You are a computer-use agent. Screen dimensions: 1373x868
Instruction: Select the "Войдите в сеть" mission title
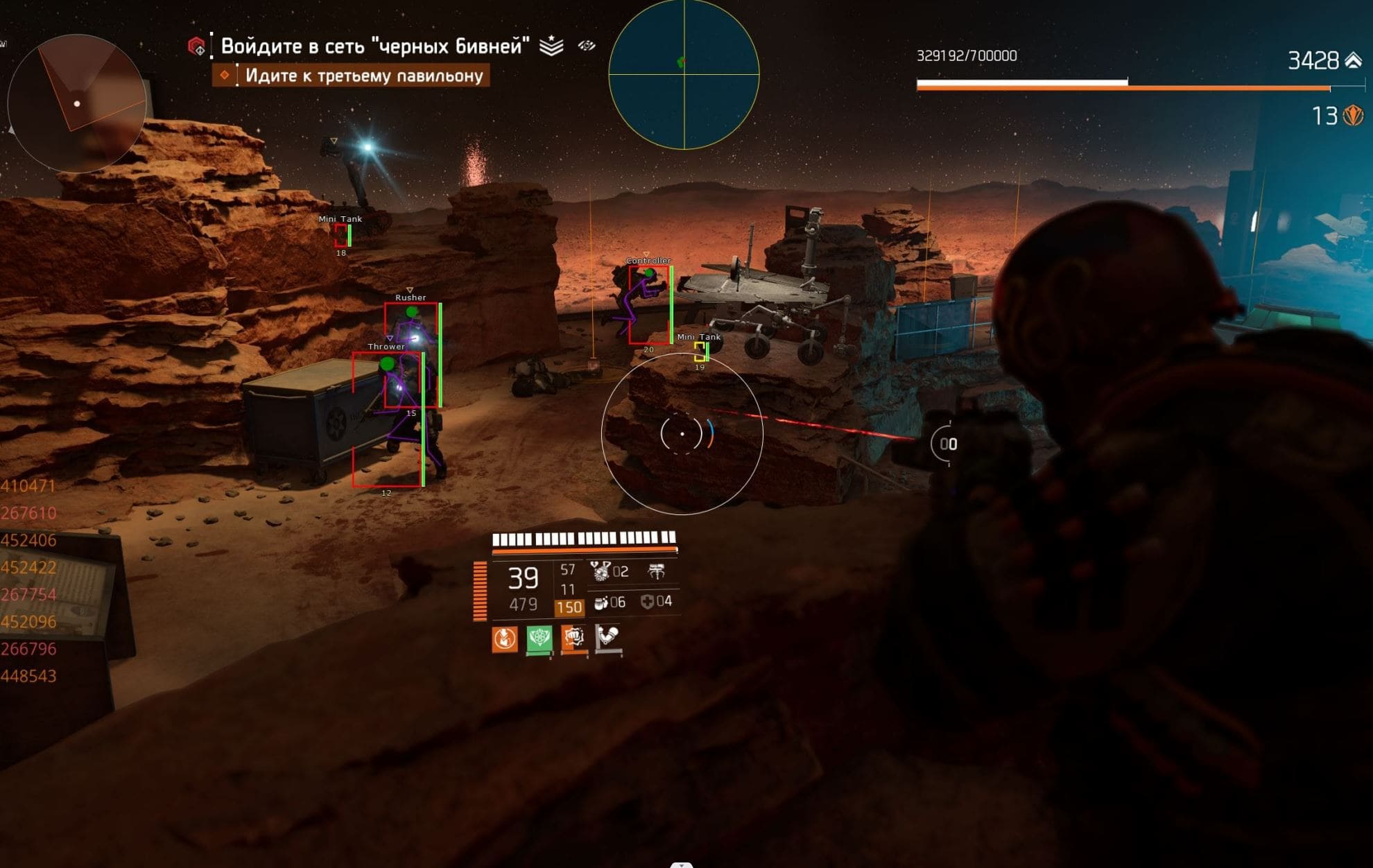tap(374, 46)
